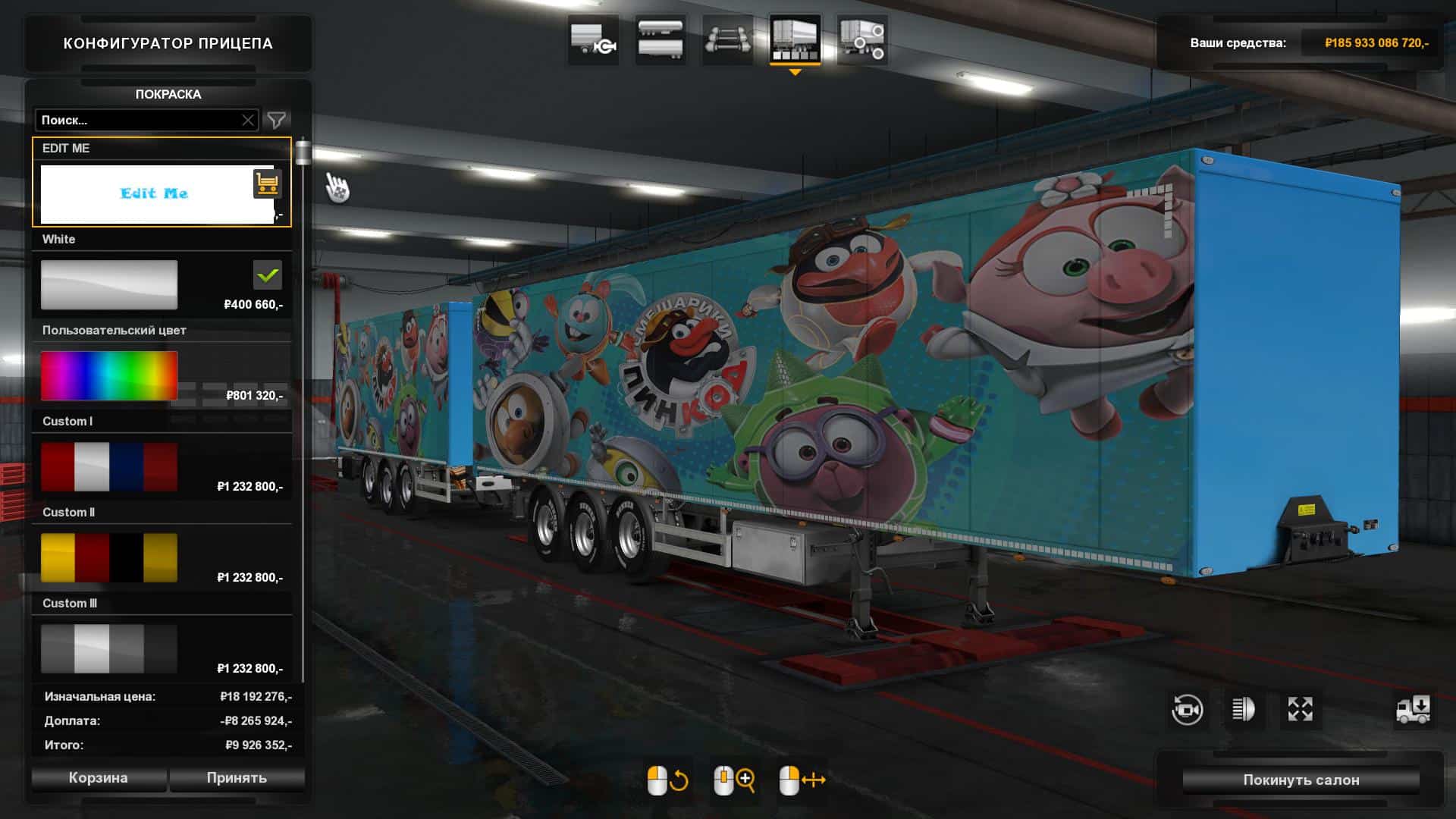This screenshot has width=1456, height=819.
Task: Open the Корзина cart
Action: point(99,778)
